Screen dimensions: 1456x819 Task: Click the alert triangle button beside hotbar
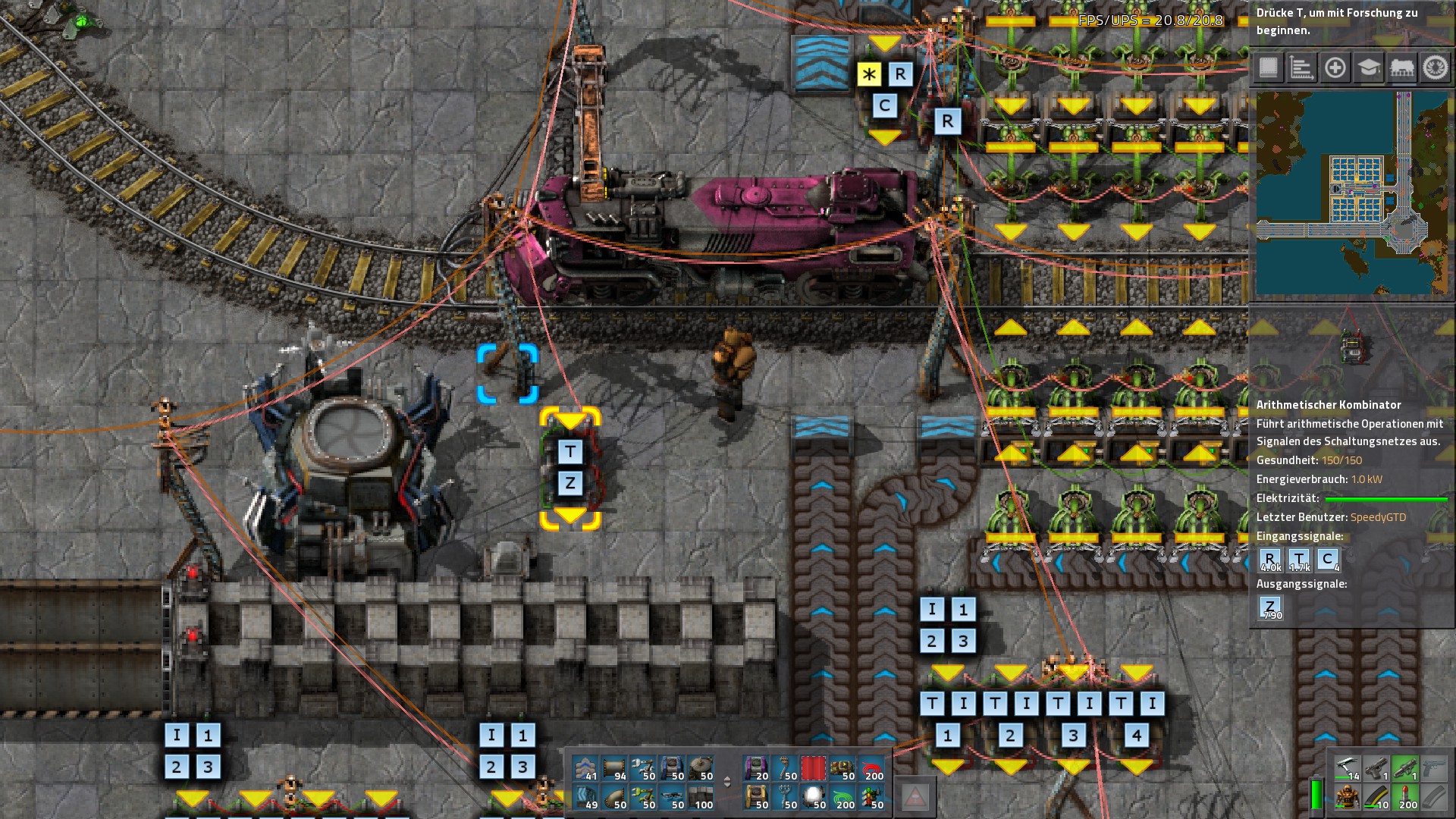point(915,798)
